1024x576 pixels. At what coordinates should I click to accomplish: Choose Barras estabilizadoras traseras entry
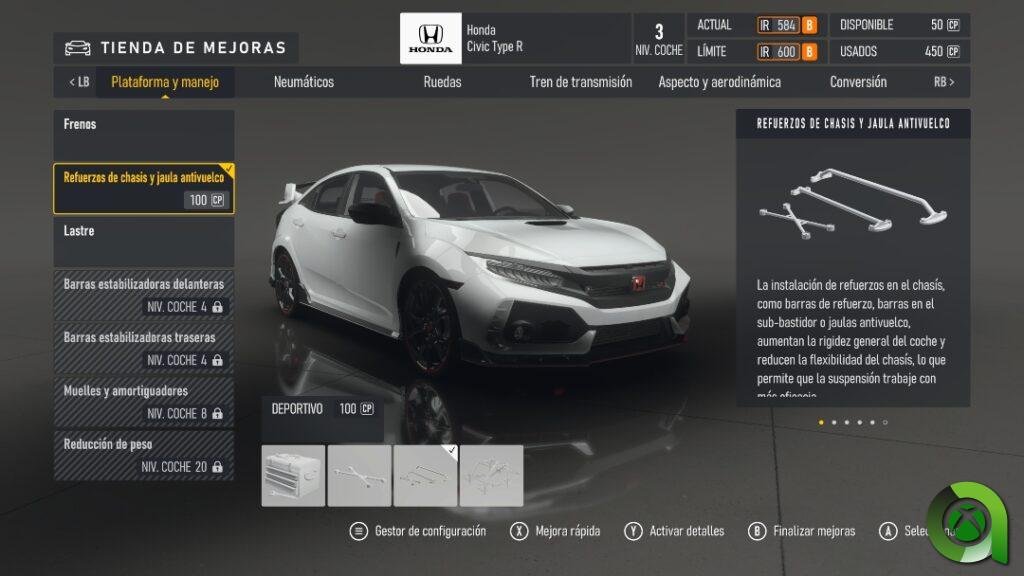(144, 348)
